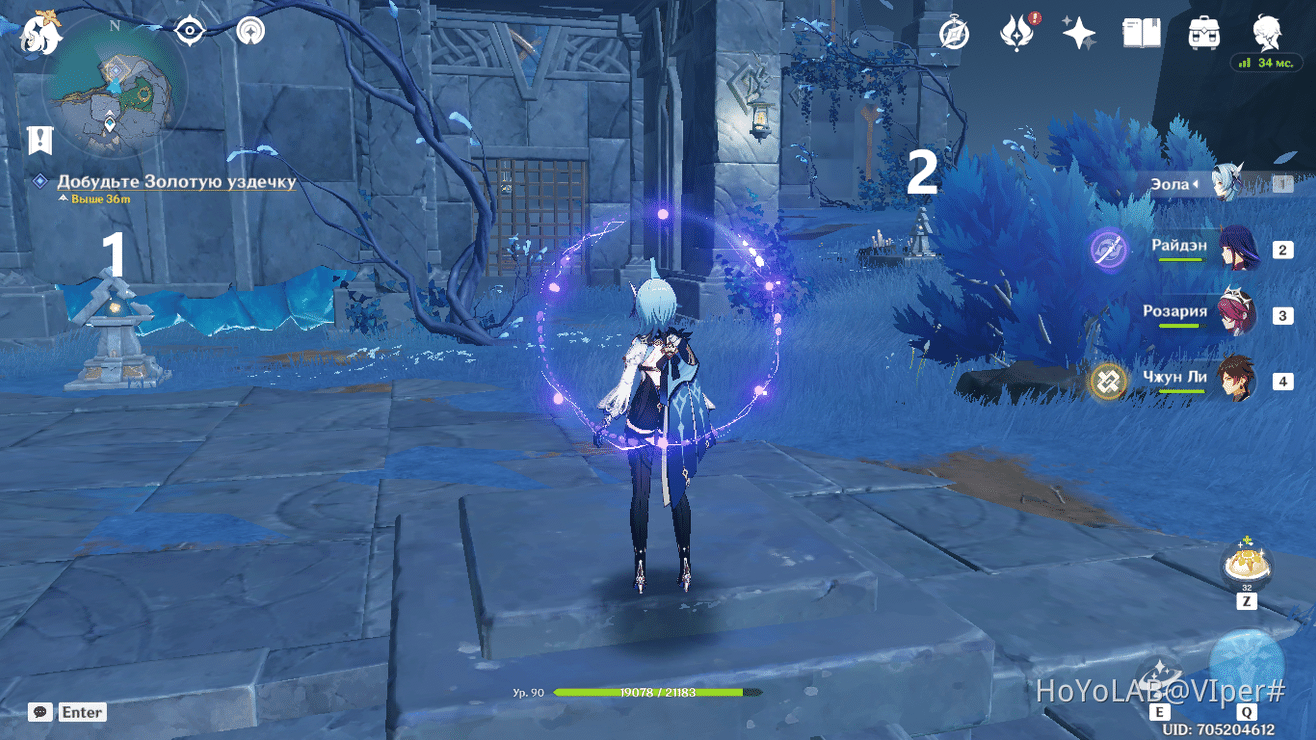The image size is (1316, 740).
Task: Open the battle pass icon with red alert
Action: click(1016, 34)
